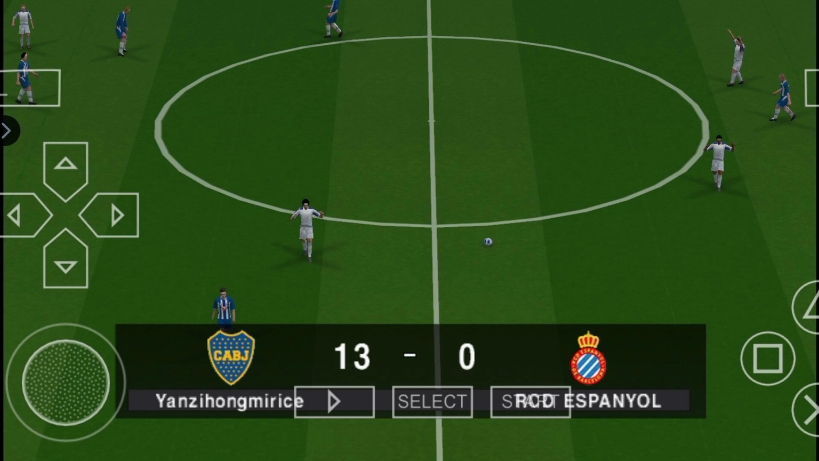This screenshot has width=819, height=461.
Task: Tap the D-pad up arrow
Action: click(65, 165)
